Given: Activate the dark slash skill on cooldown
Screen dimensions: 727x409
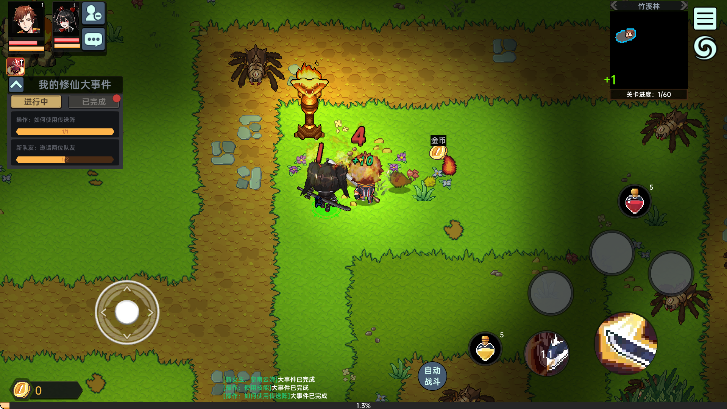Looking at the screenshot, I should click(x=547, y=353).
